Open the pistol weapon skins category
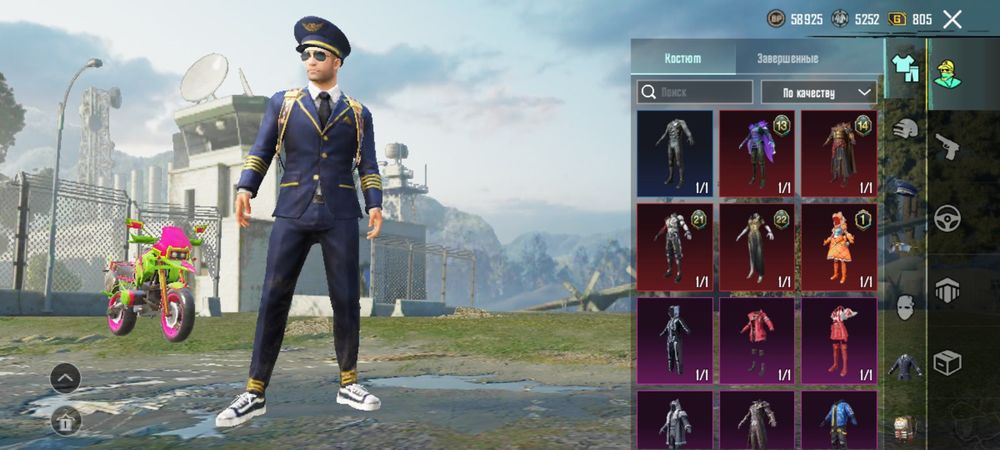 947,147
